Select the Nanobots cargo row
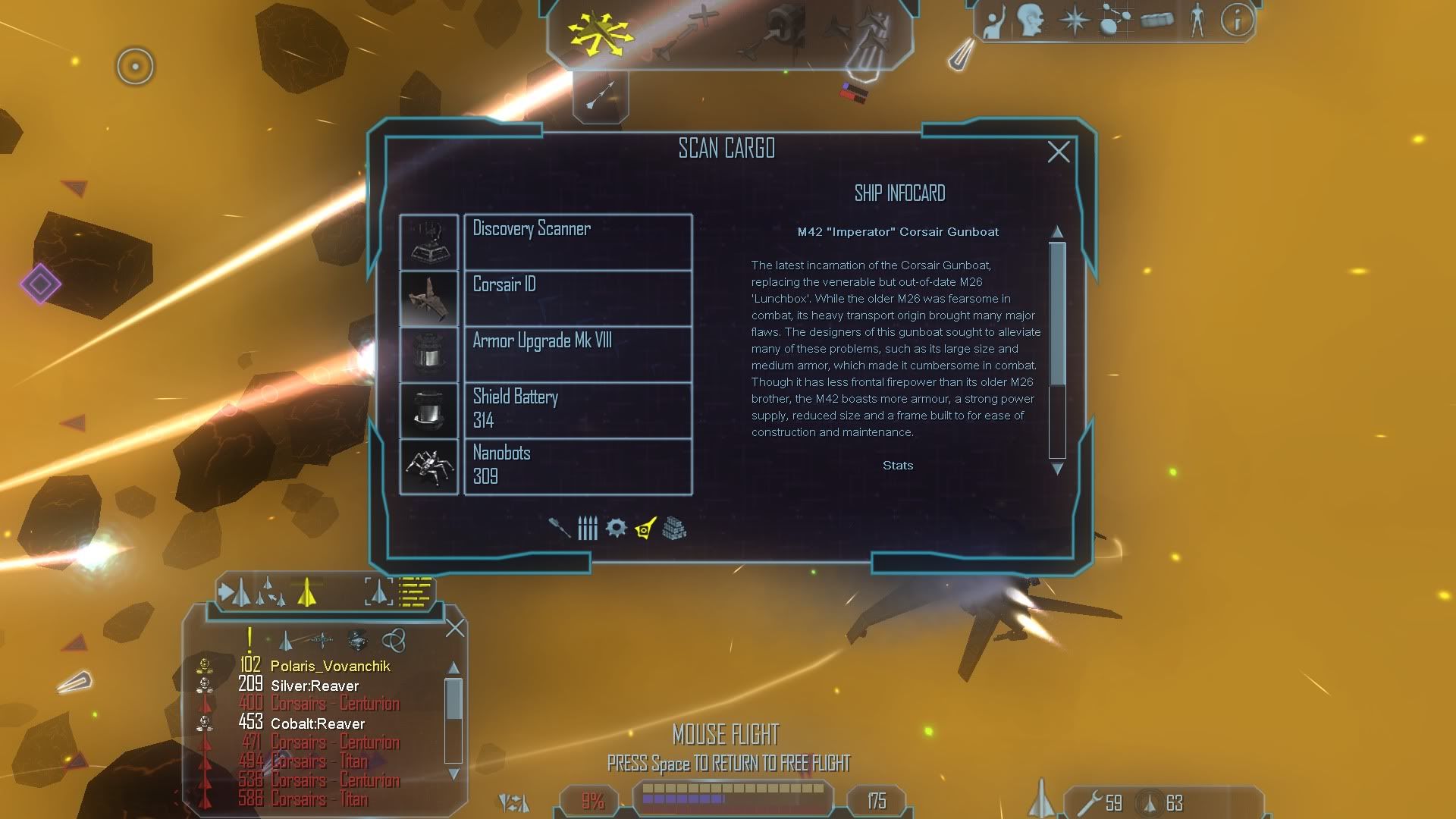Image resolution: width=1456 pixels, height=819 pixels. [577, 466]
